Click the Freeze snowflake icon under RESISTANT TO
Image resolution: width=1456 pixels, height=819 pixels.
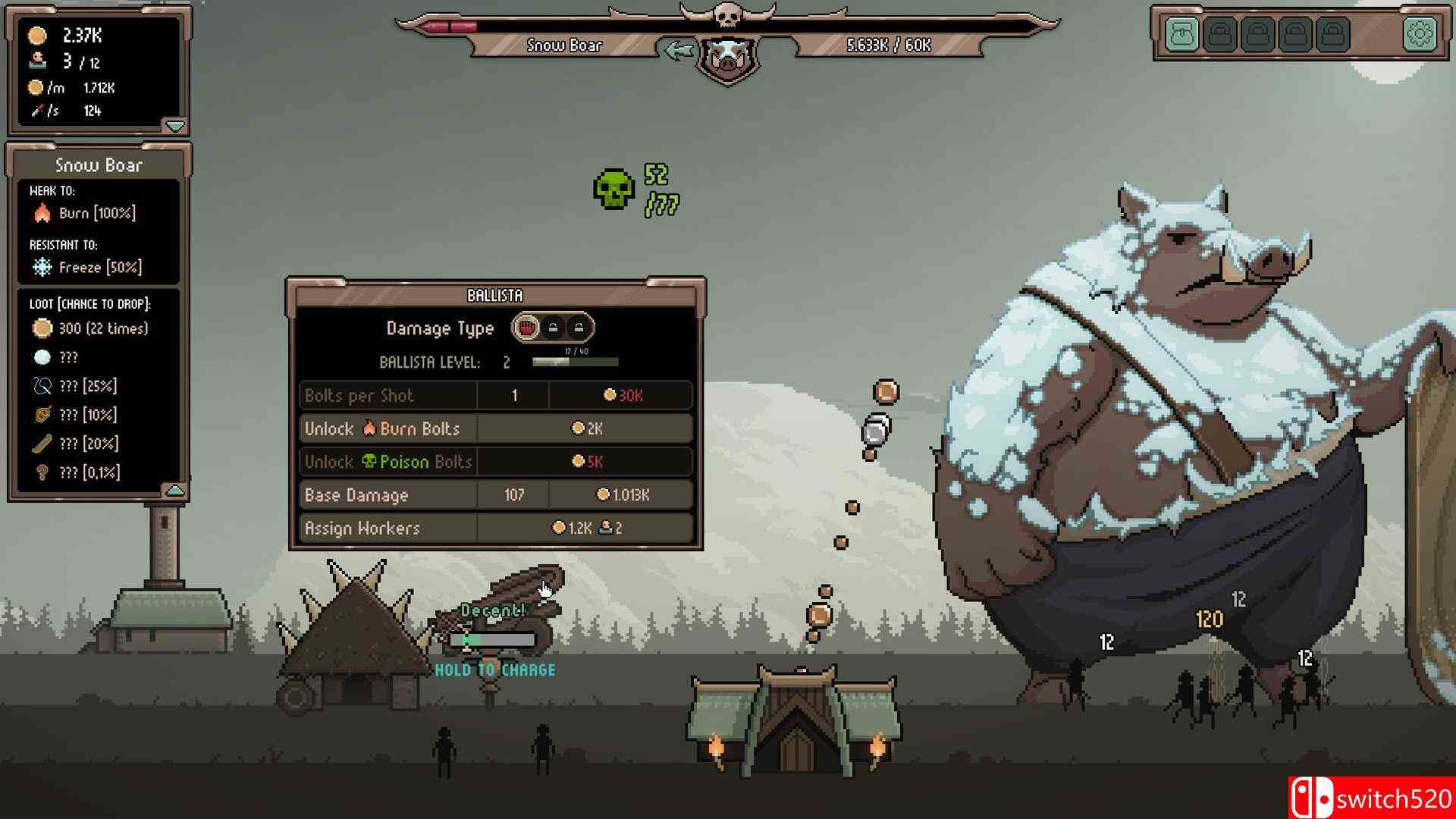[x=42, y=267]
